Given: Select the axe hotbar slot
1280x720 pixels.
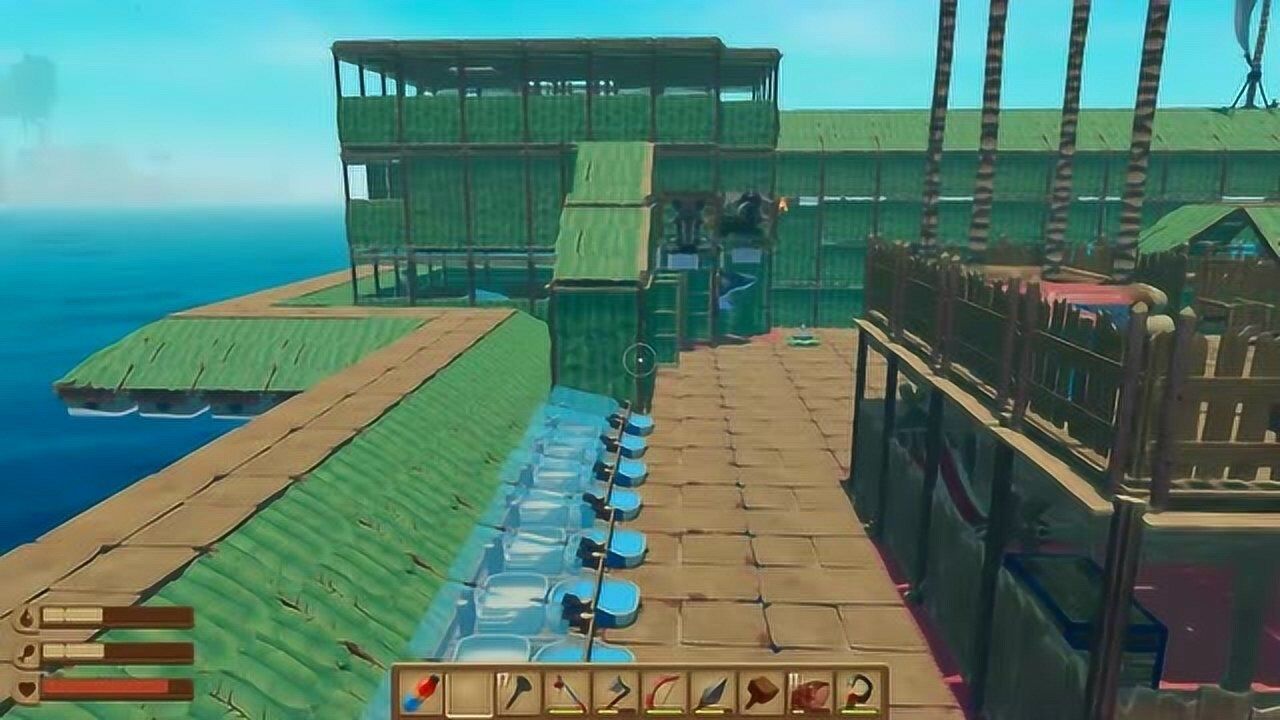Looking at the screenshot, I should click(615, 692).
